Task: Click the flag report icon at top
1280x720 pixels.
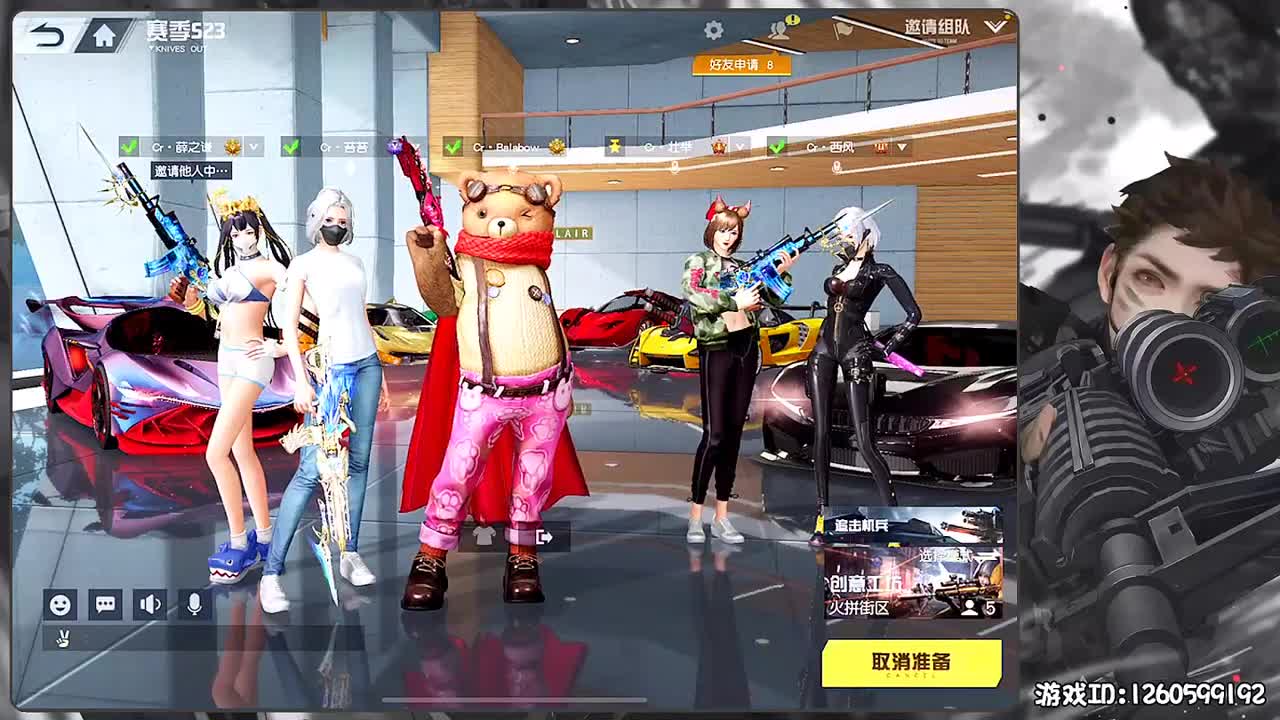Action: pyautogui.click(x=843, y=29)
